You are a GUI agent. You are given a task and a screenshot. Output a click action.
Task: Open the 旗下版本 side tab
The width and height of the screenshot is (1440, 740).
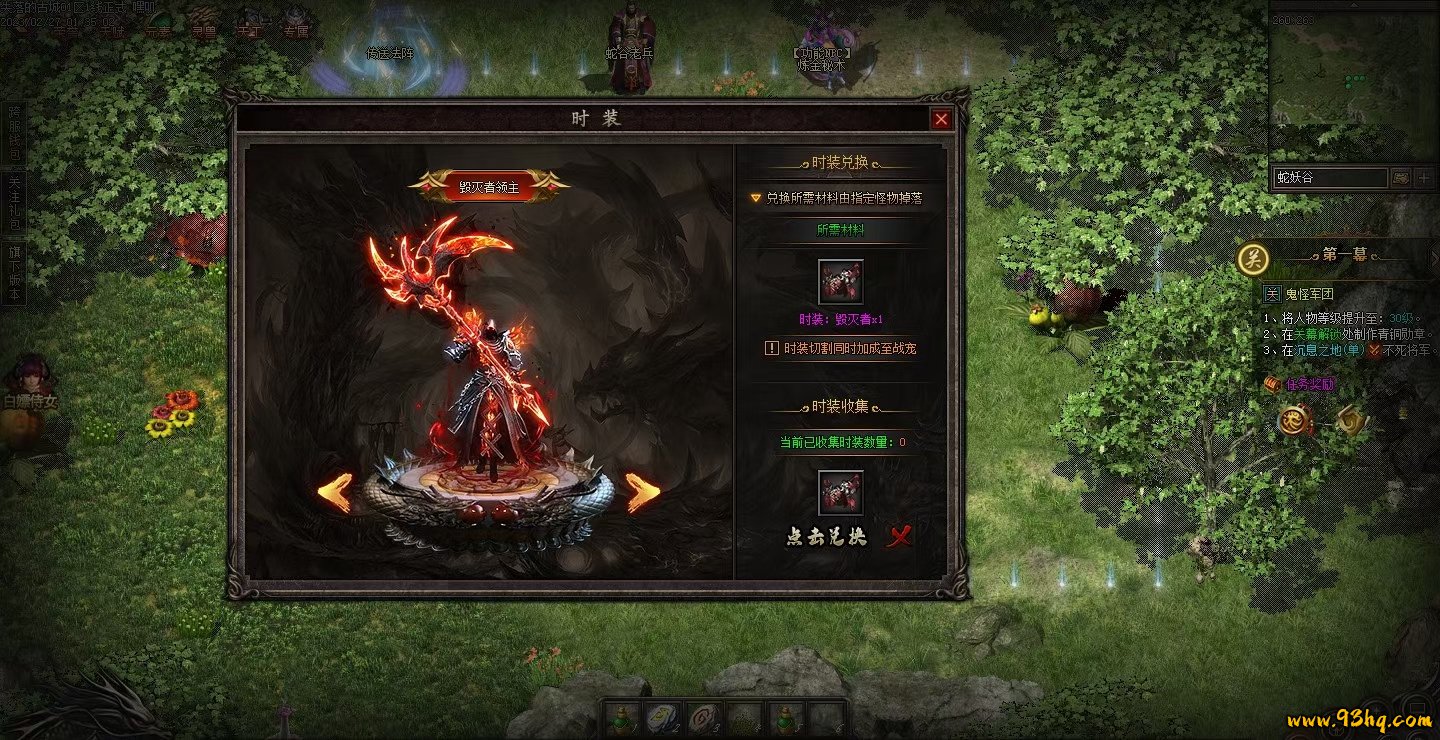point(14,270)
